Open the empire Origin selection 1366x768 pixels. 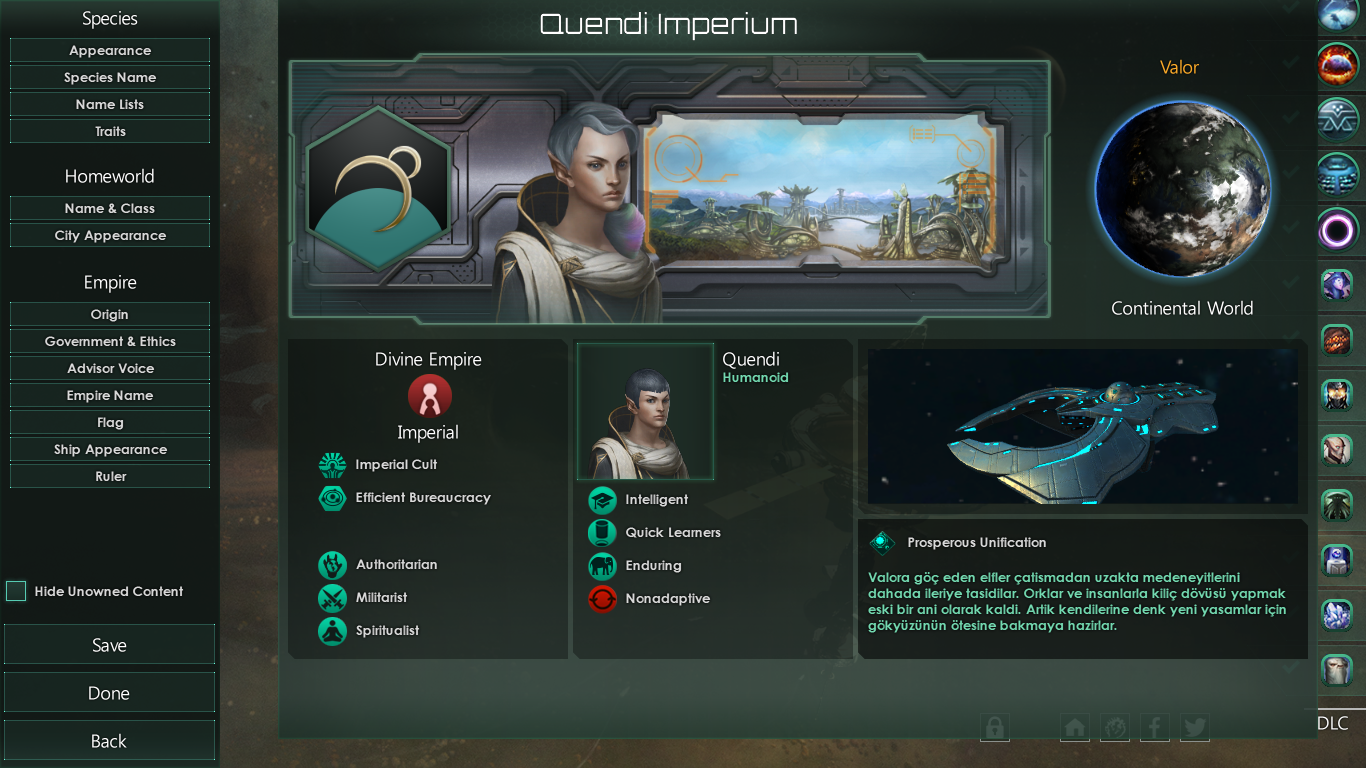(110, 315)
